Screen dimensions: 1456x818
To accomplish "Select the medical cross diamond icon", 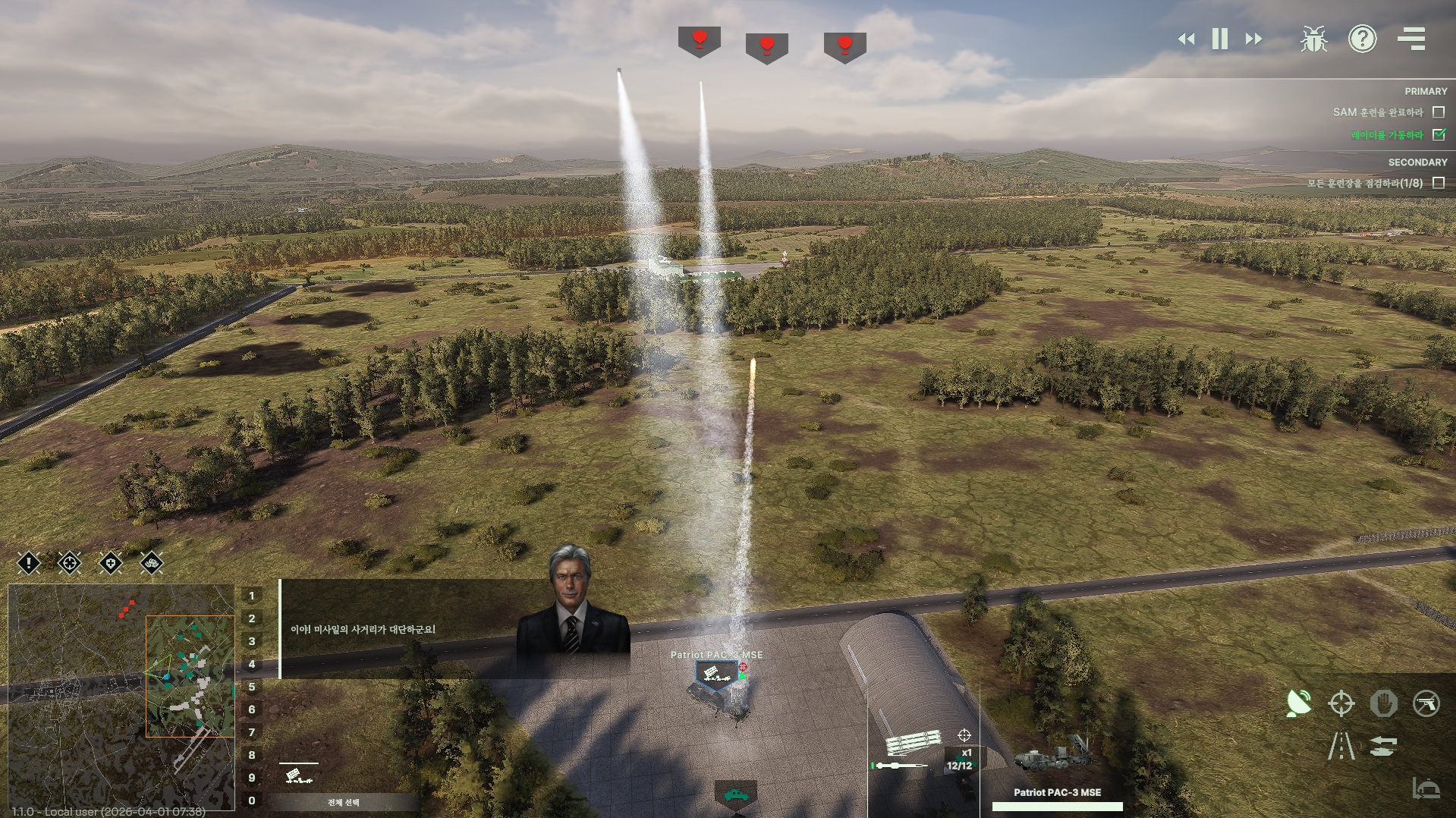I will click(111, 563).
